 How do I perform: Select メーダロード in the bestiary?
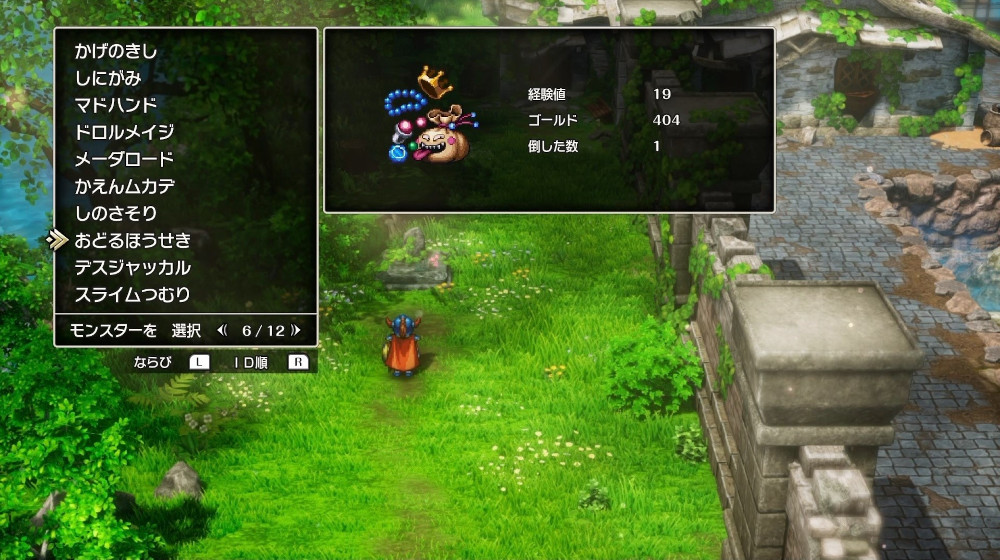124,159
